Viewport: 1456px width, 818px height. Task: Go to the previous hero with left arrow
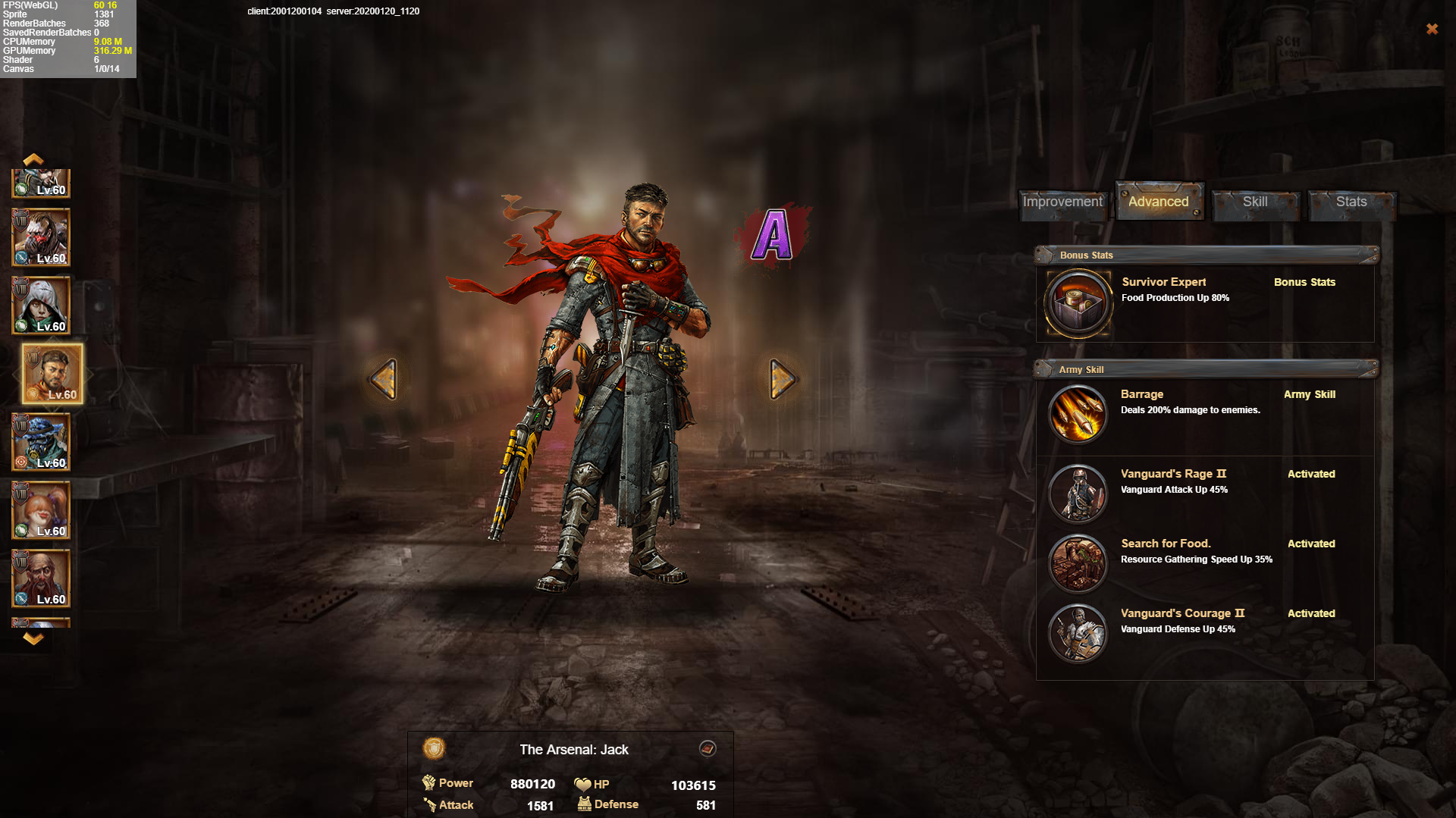point(384,378)
